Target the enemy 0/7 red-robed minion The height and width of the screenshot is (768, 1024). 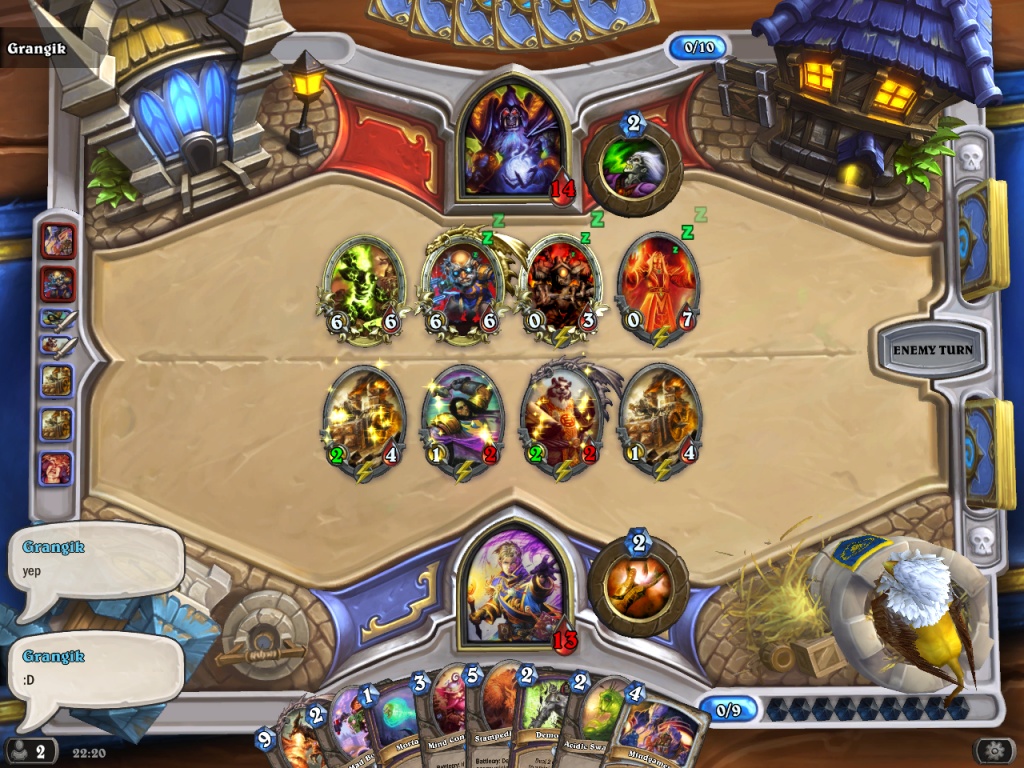point(659,285)
